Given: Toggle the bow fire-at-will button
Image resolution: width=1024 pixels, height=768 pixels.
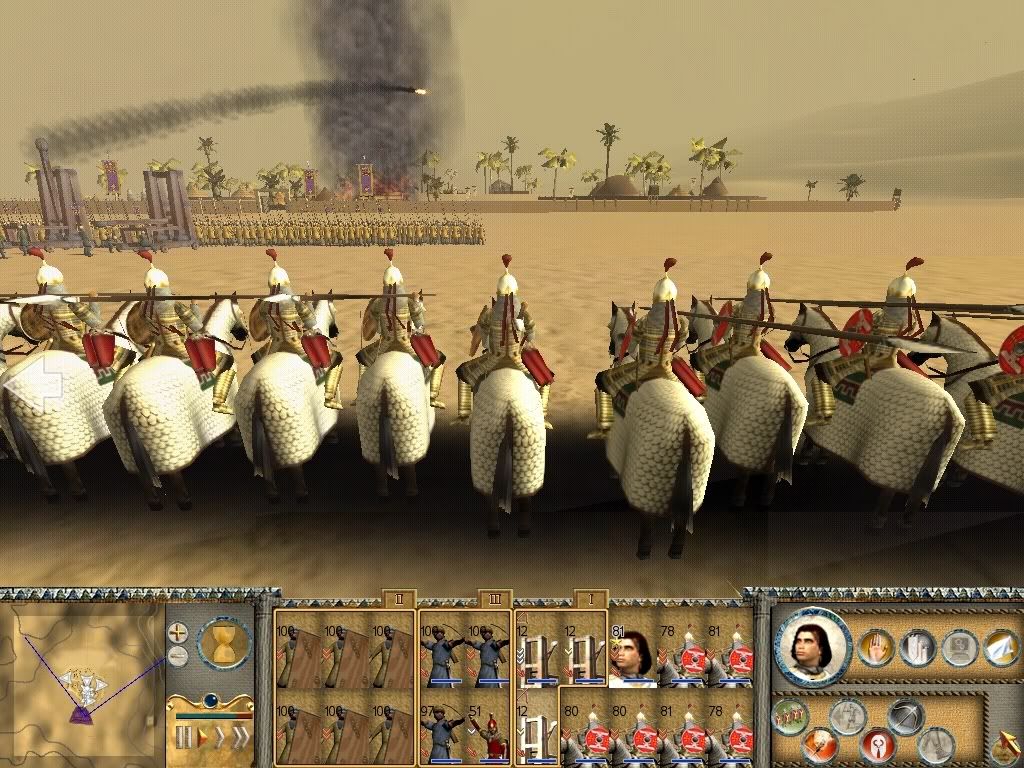Looking at the screenshot, I should click(906, 716).
